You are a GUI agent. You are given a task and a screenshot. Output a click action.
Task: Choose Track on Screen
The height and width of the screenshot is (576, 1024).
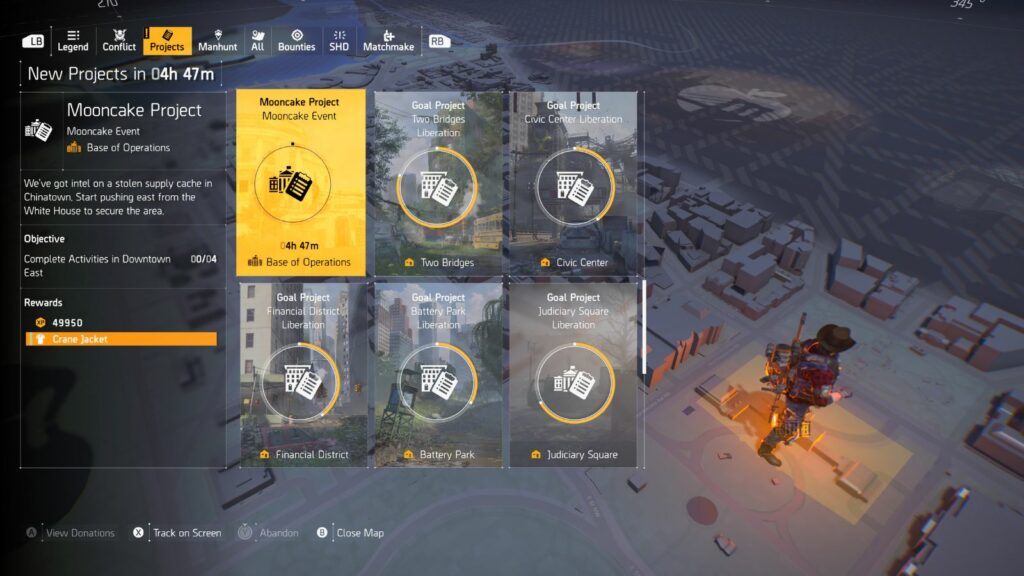coord(186,533)
